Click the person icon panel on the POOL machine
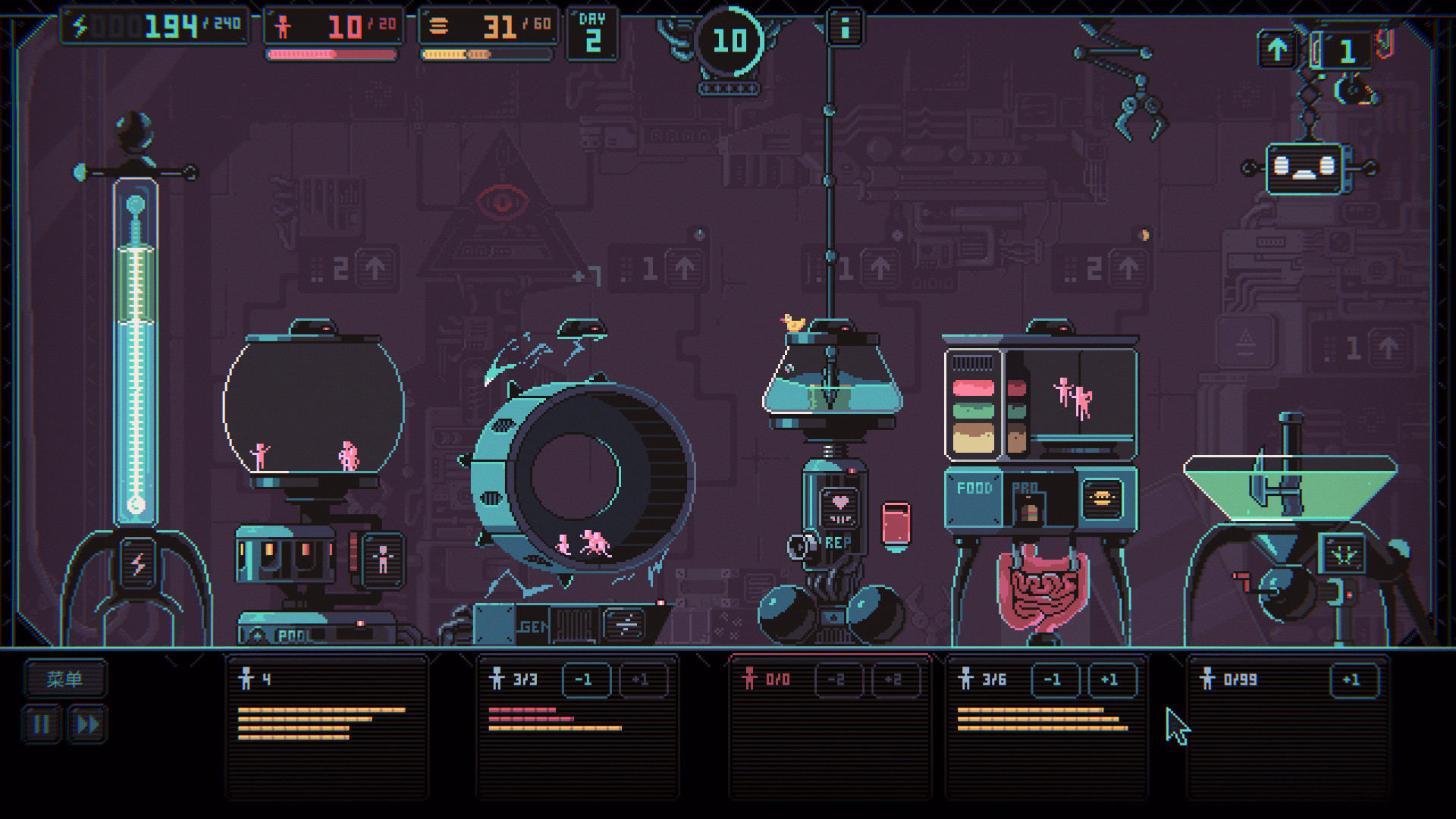The height and width of the screenshot is (819, 1456). [382, 561]
